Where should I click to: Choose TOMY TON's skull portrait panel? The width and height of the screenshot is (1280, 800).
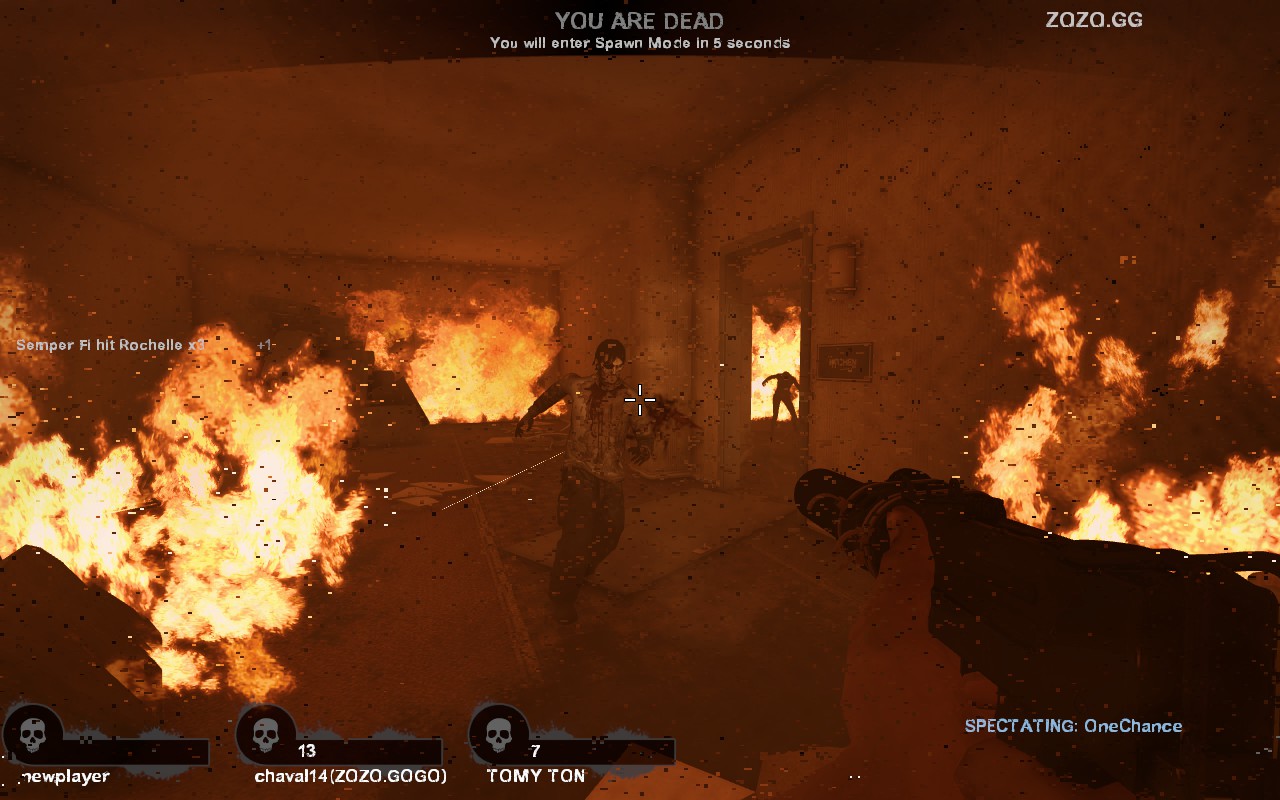pos(499,735)
